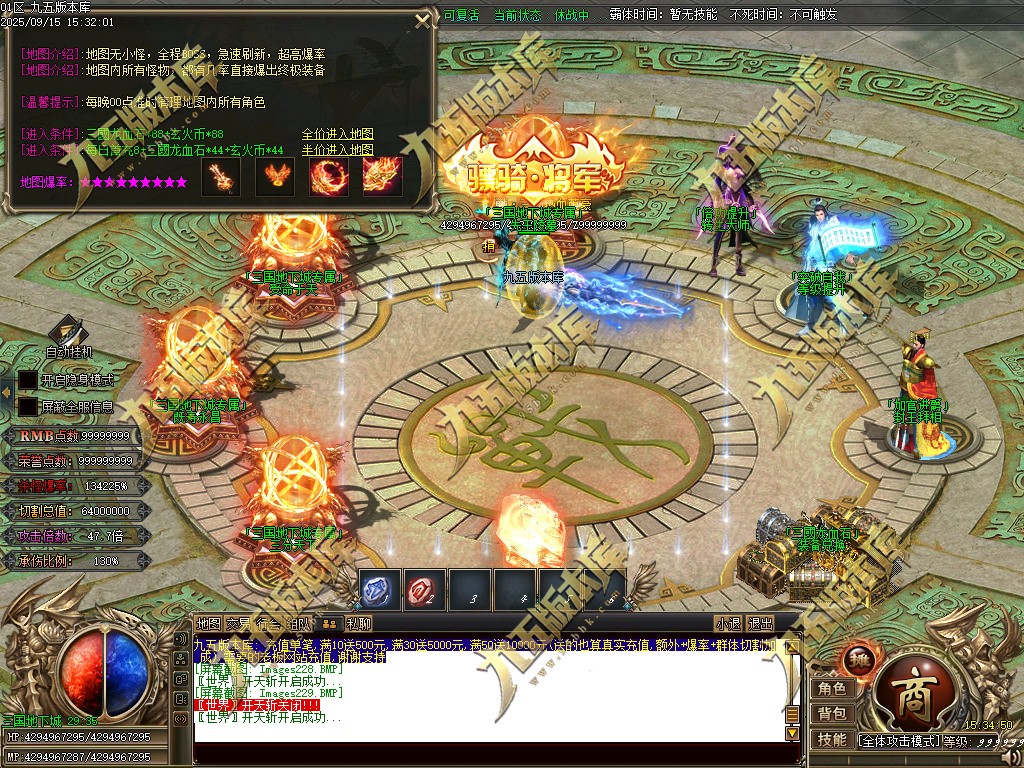Open the 角色 character panel
This screenshot has width=1024, height=768.
(832, 688)
